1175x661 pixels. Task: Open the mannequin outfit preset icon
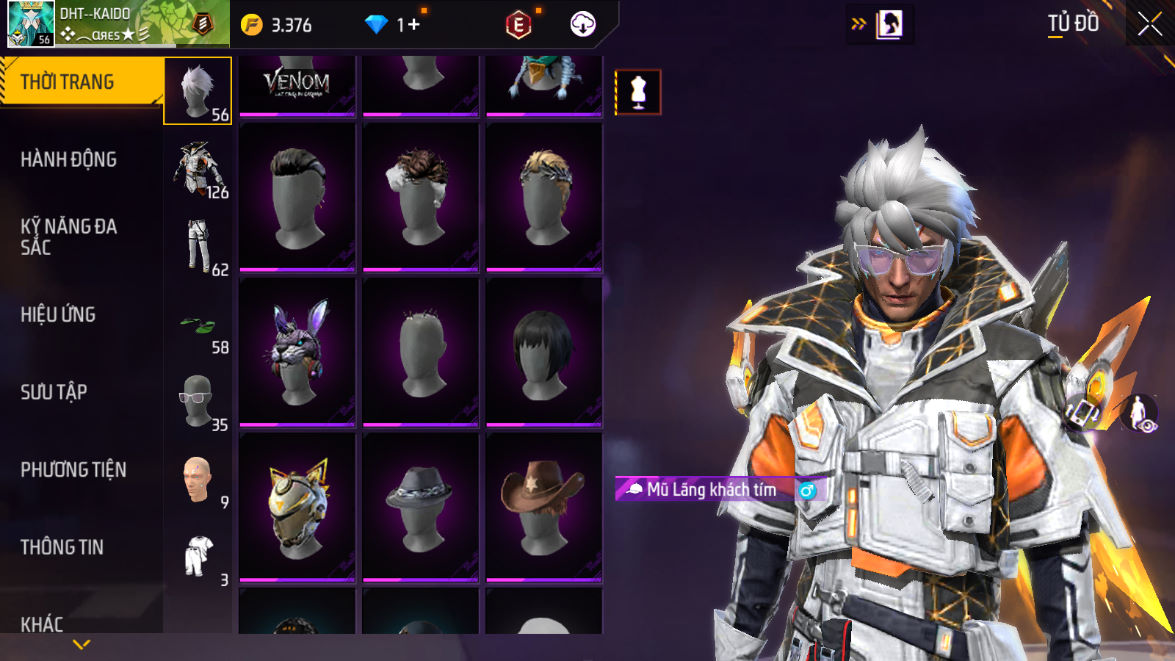(x=638, y=92)
